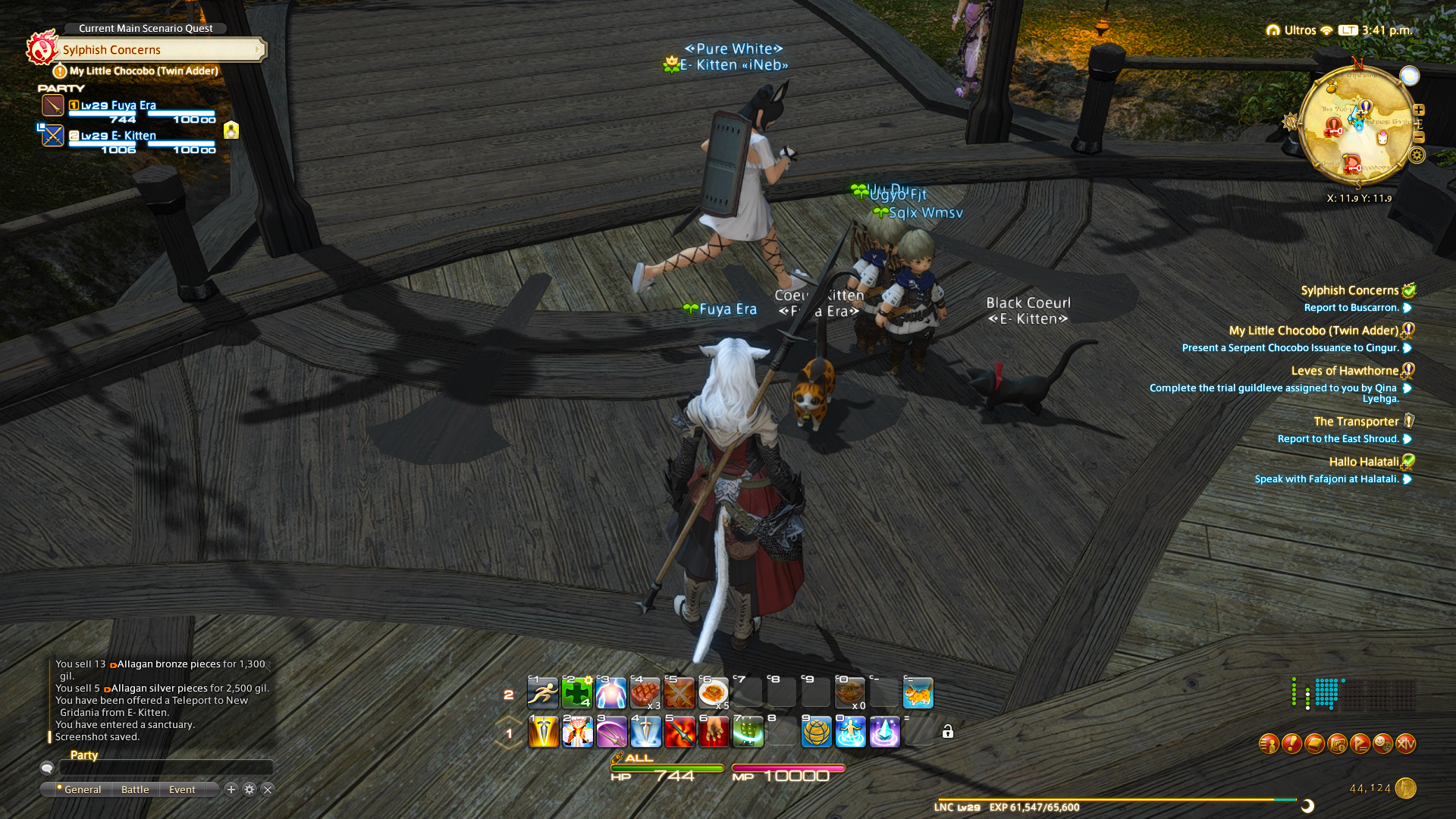Open the XIV system menu icon
The image size is (1456, 819).
coord(1405,744)
